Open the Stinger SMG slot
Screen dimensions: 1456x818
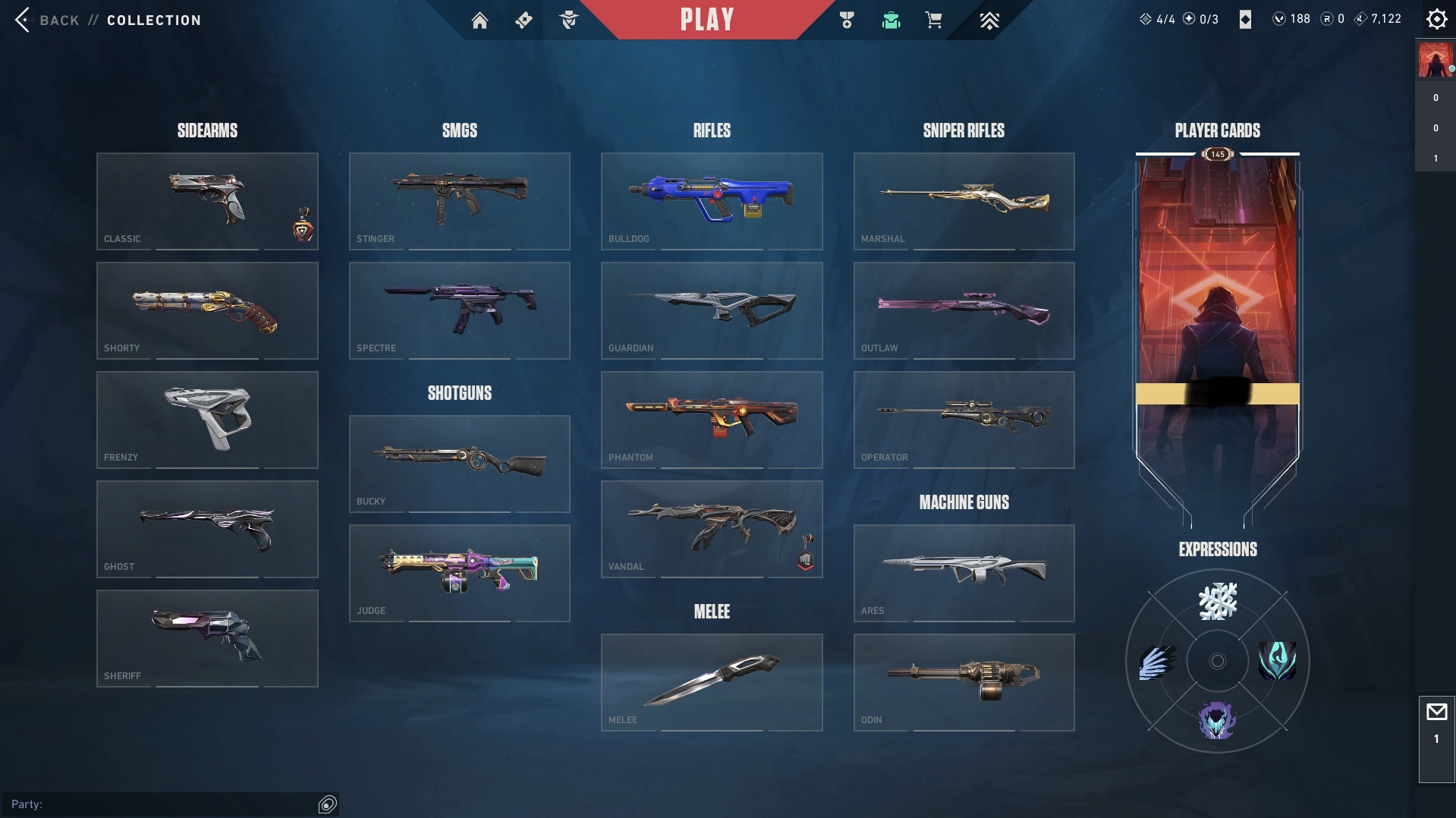[x=459, y=201]
